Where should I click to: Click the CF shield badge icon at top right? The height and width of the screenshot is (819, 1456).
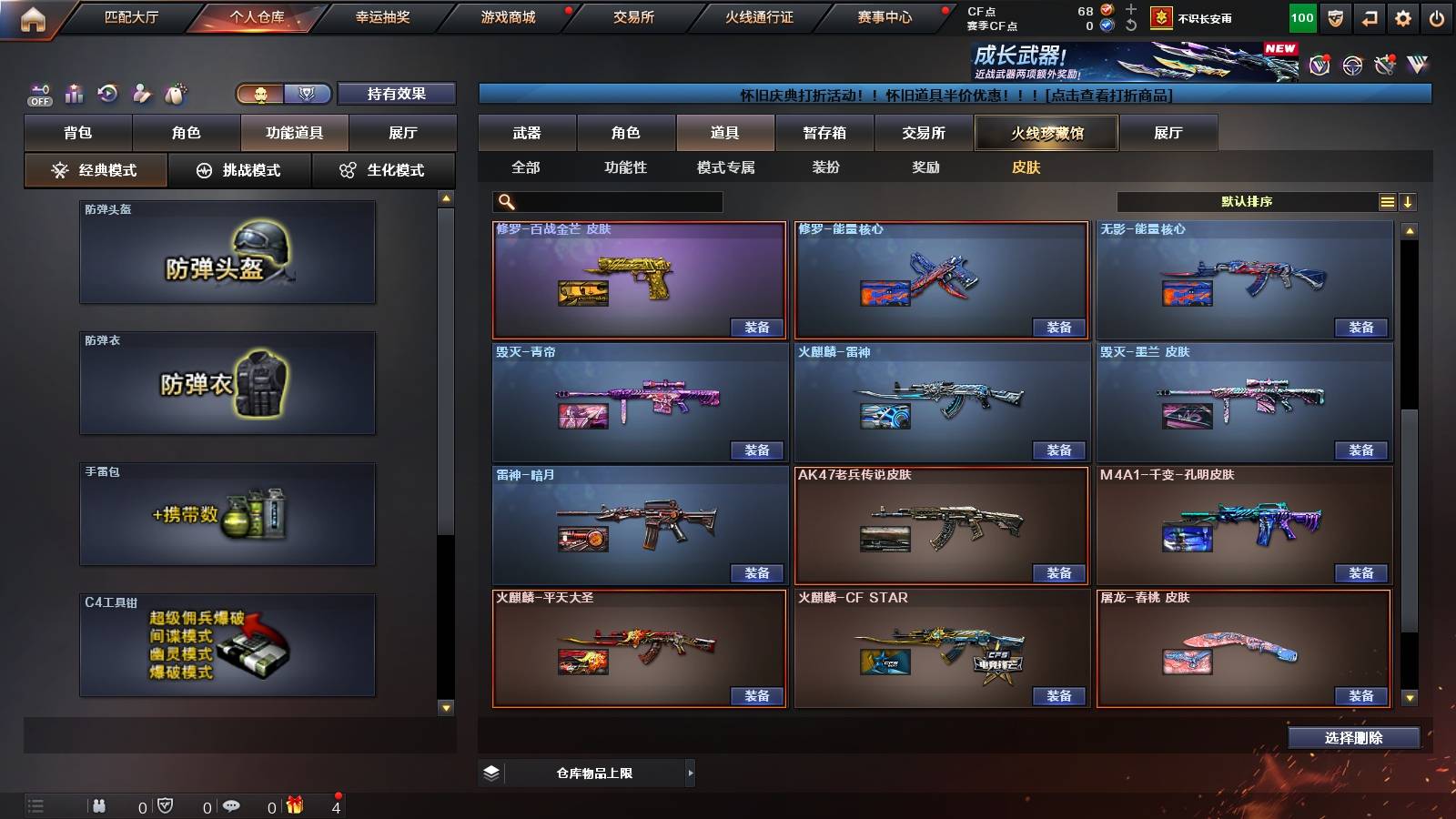coord(1334,16)
